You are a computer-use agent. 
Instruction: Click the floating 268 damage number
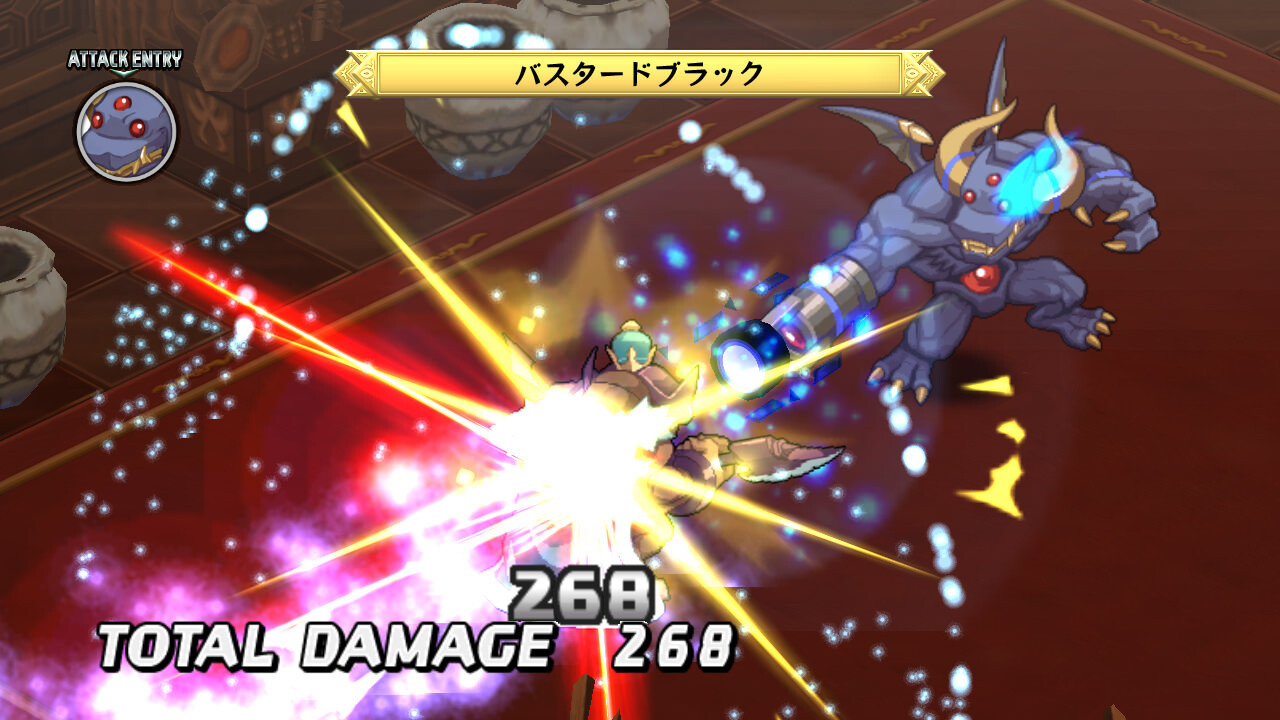(580, 592)
